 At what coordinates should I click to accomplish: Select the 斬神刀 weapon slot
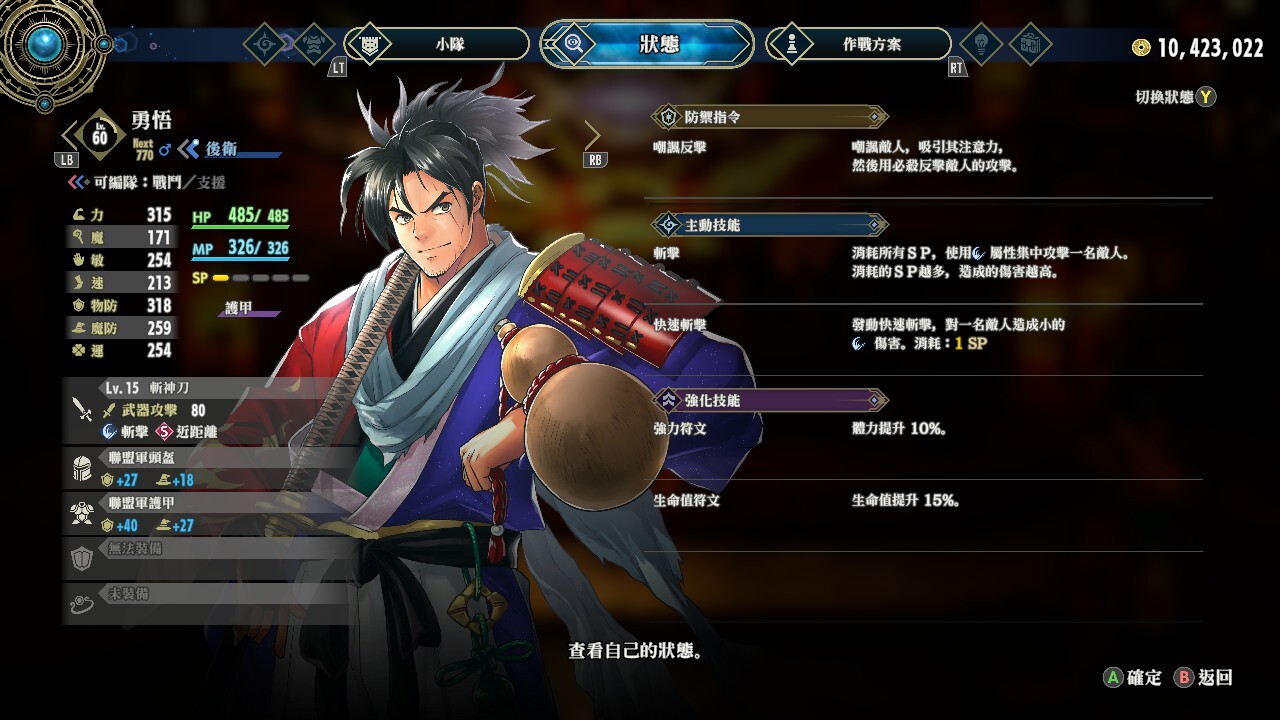pyautogui.click(x=210, y=410)
